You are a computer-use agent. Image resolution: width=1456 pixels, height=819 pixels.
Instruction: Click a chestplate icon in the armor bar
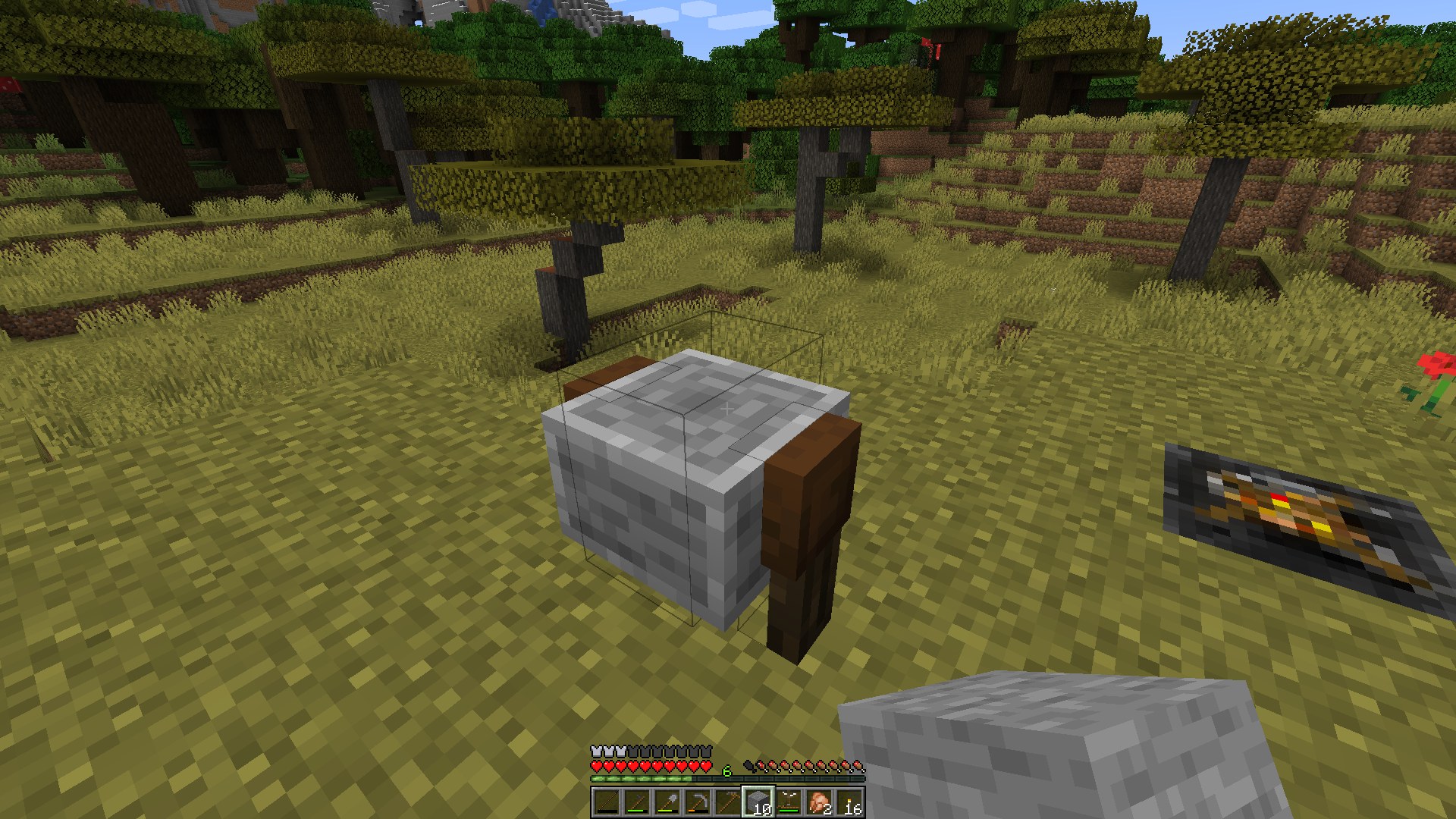[598, 750]
